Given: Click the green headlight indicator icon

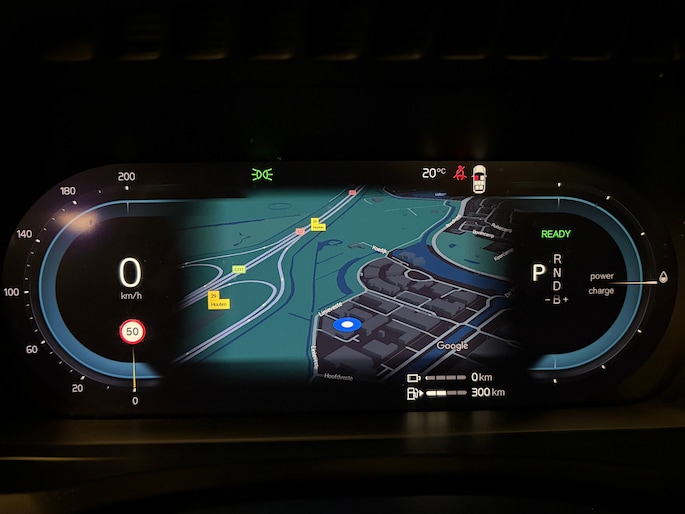Looking at the screenshot, I should coord(262,175).
